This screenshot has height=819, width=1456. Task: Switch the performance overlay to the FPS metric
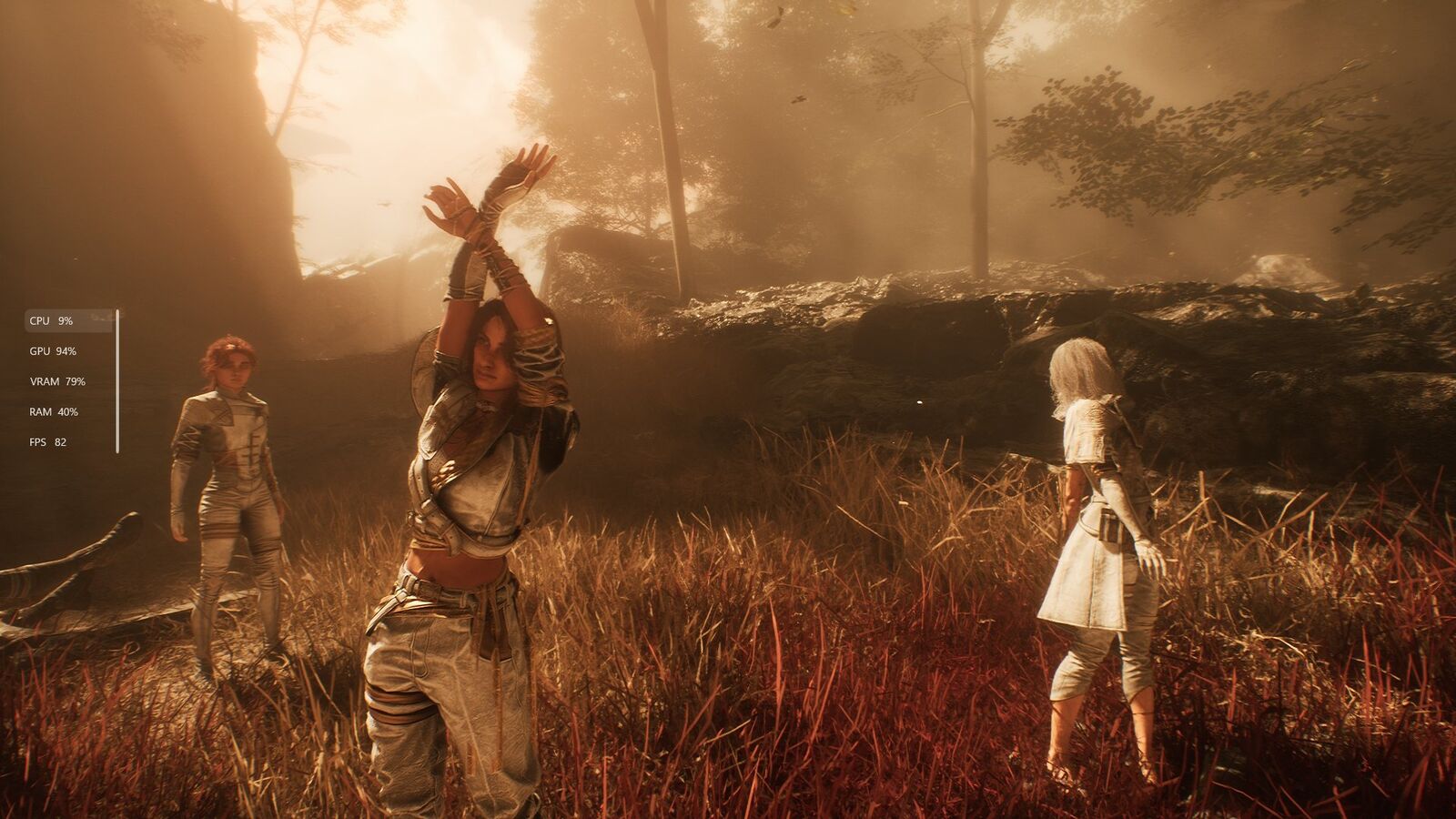point(49,442)
